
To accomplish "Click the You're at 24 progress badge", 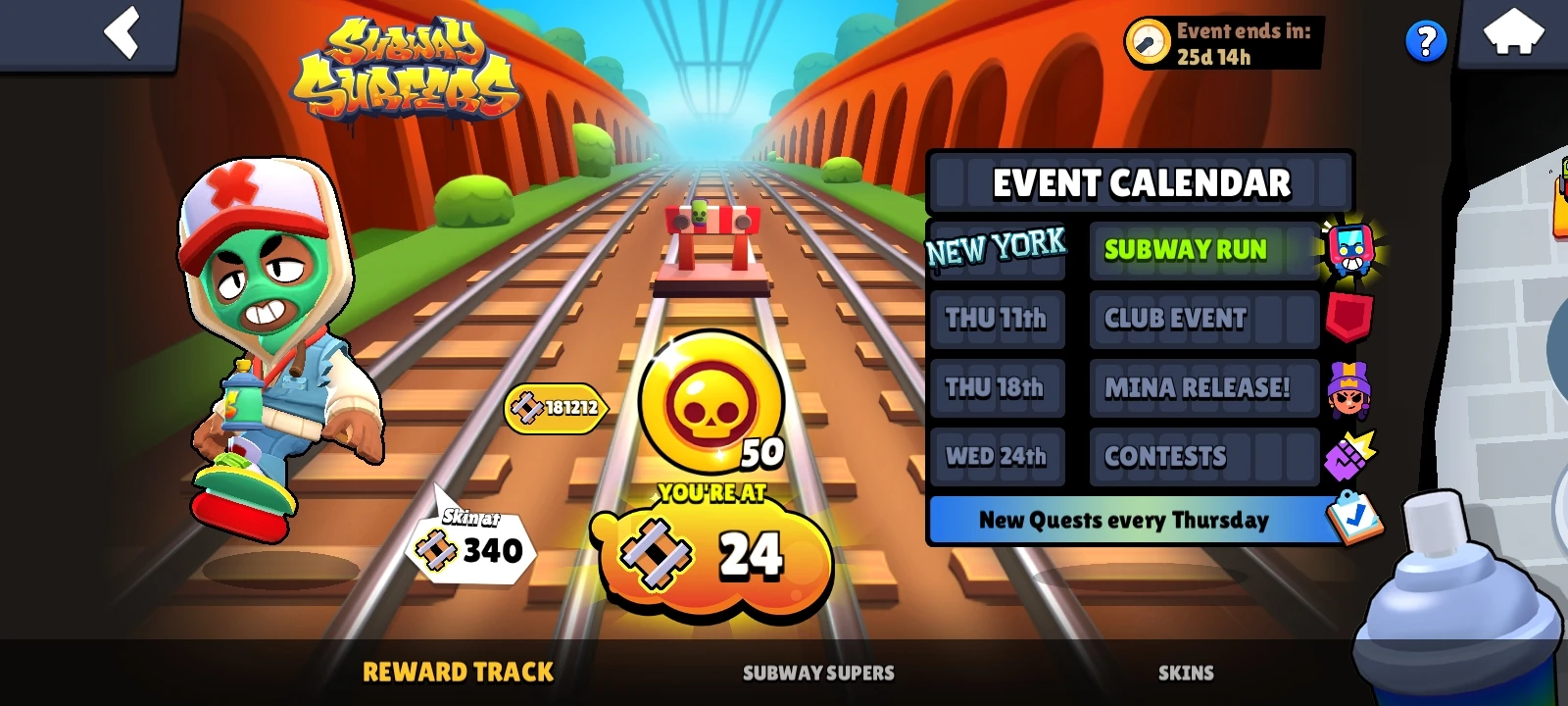I will 715,554.
